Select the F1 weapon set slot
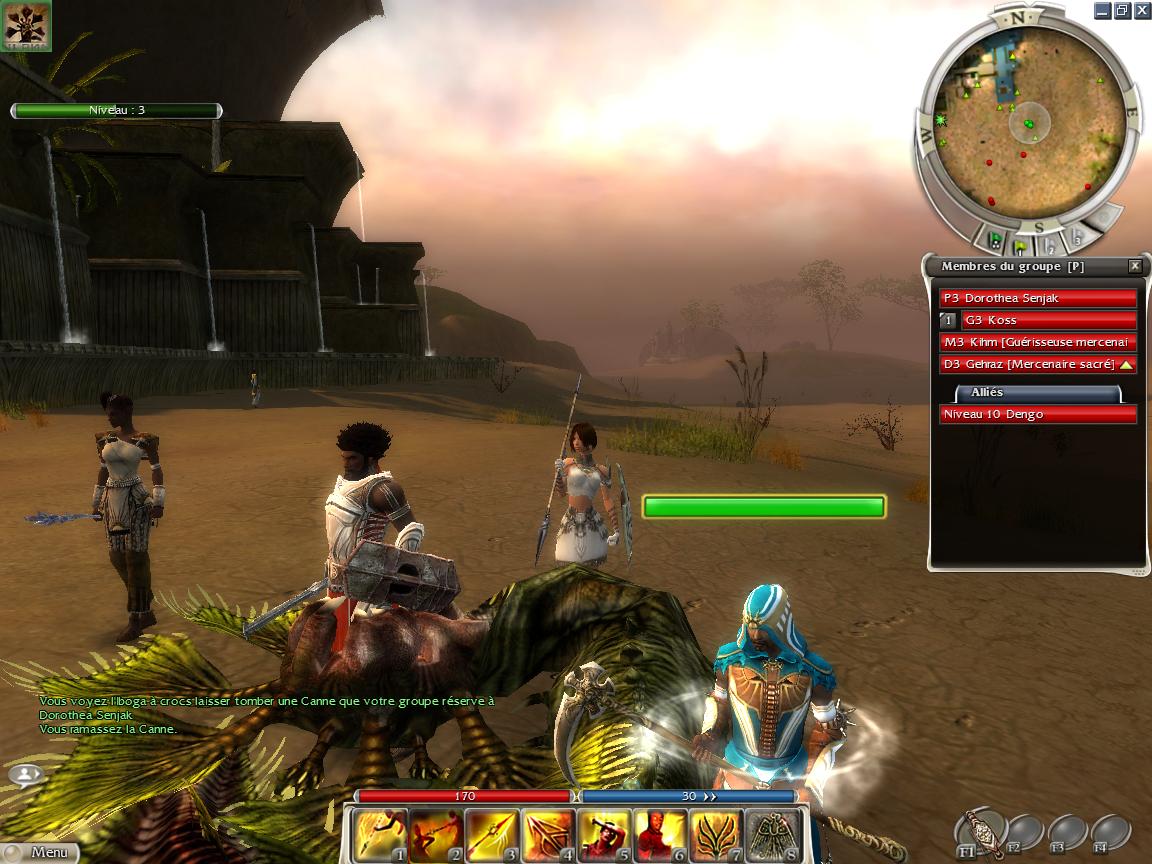Screen dimensions: 1152x864 click(980, 832)
